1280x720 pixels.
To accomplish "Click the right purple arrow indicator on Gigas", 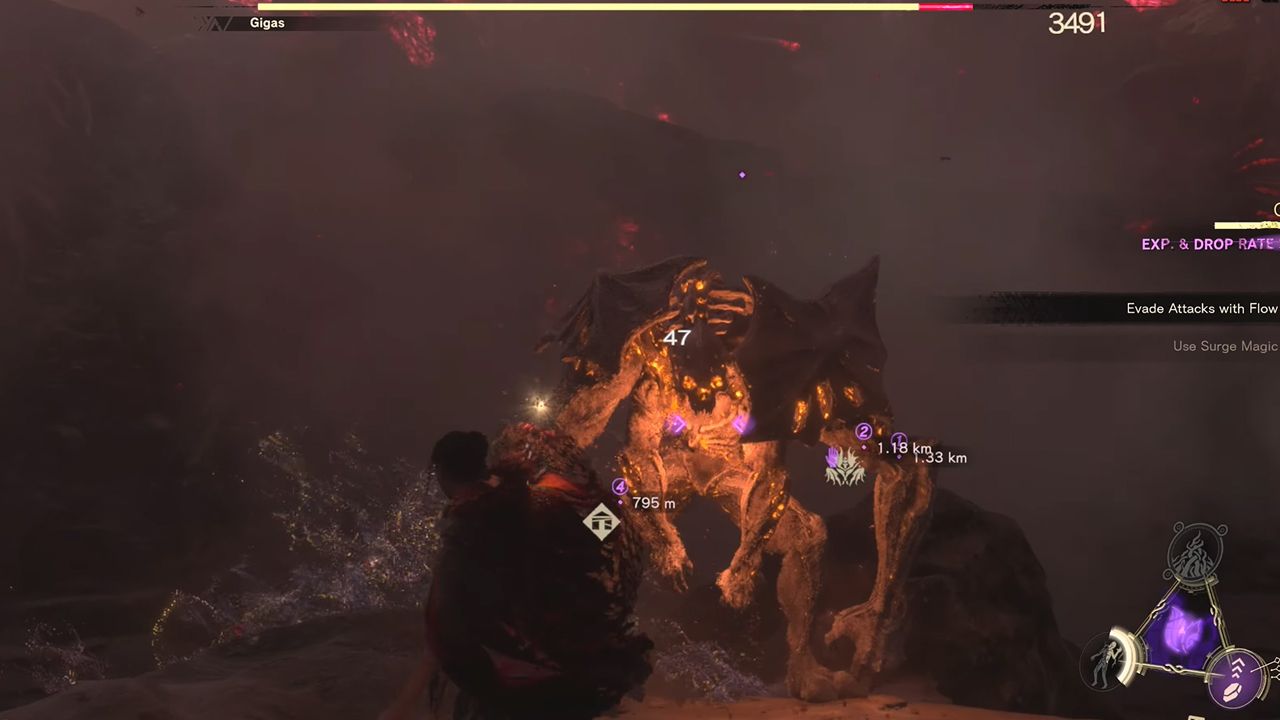I will (x=740, y=424).
